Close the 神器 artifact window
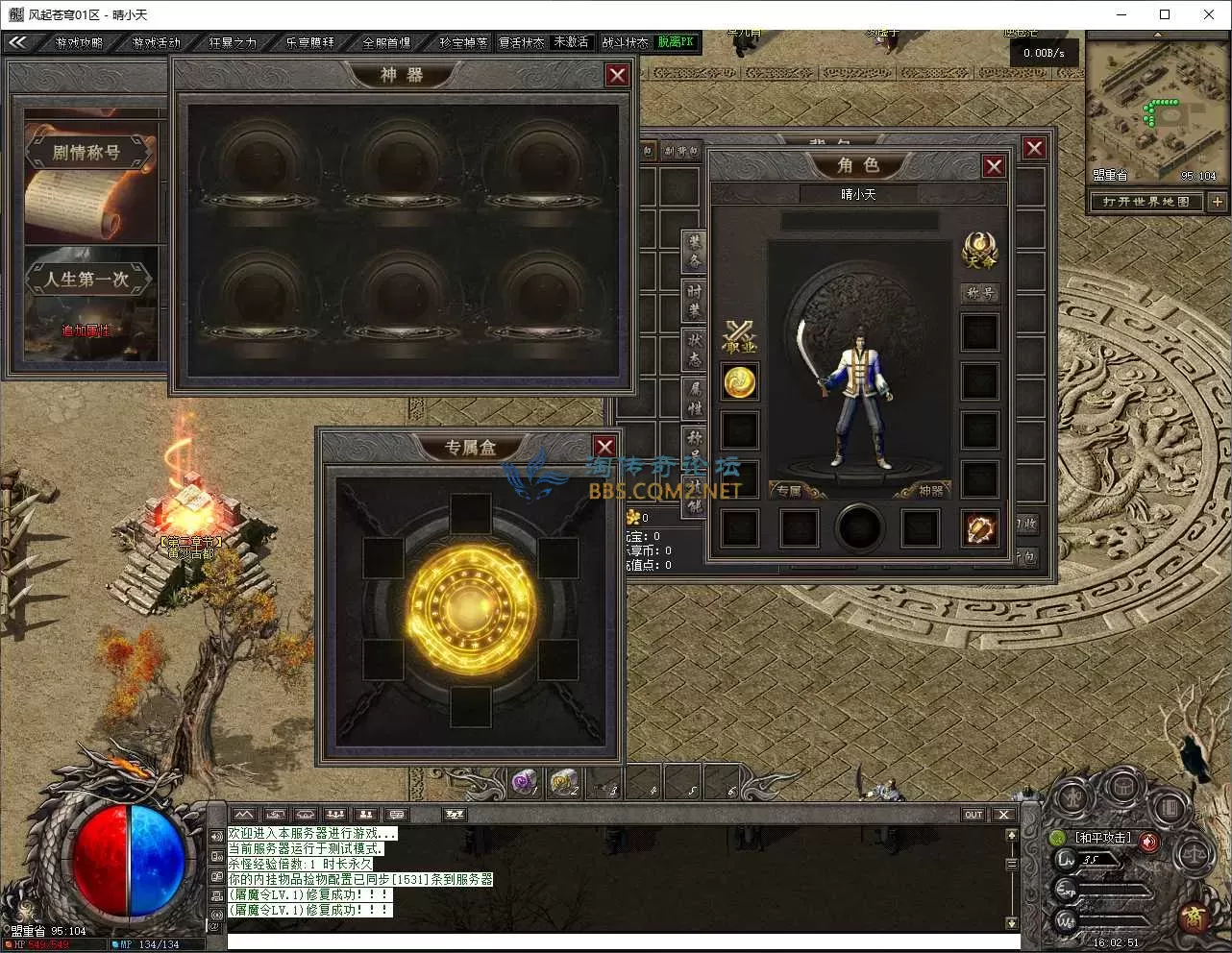Viewport: 1232px width, 953px height. point(617,75)
